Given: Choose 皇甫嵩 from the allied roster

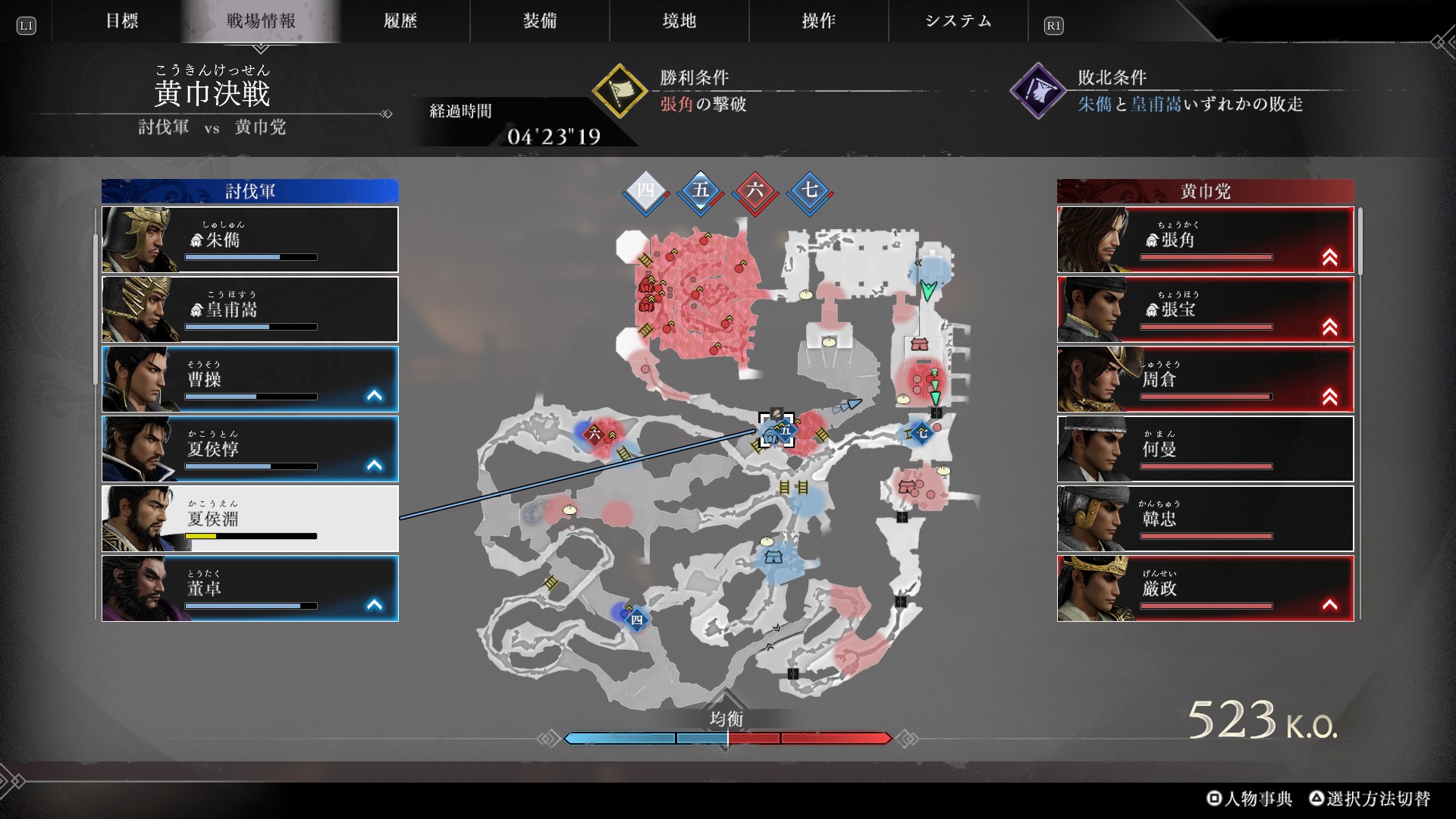Looking at the screenshot, I should click(250, 309).
